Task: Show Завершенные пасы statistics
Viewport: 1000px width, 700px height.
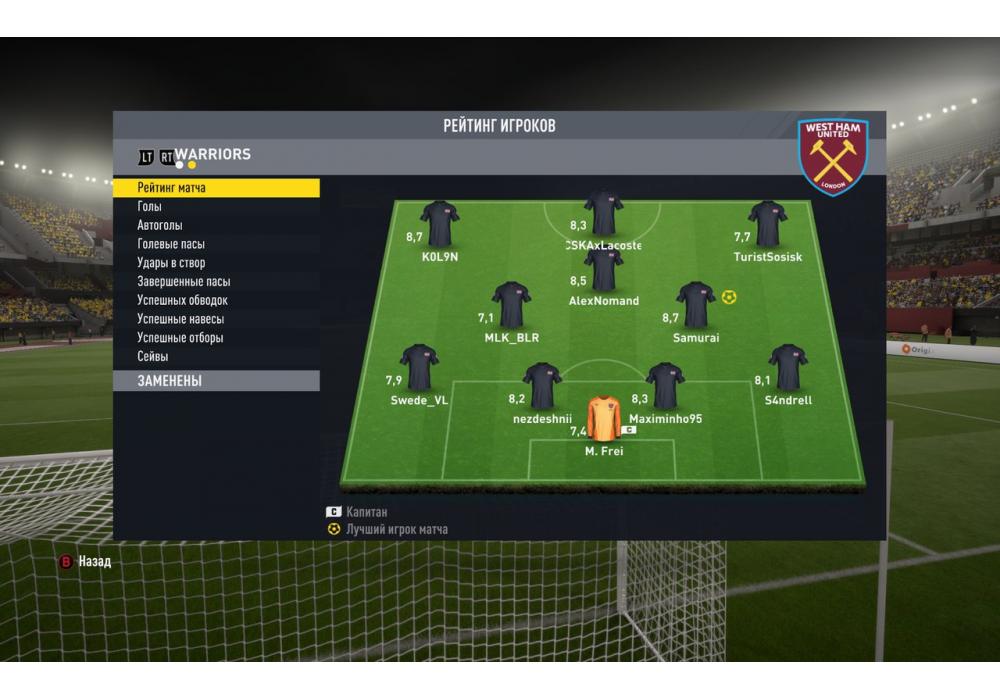Action: (x=183, y=282)
